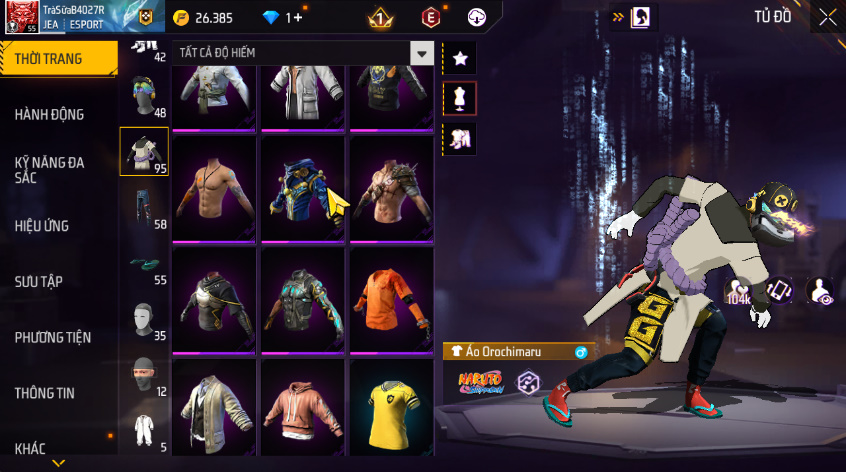Select the blue and yellow jacket

point(303,188)
